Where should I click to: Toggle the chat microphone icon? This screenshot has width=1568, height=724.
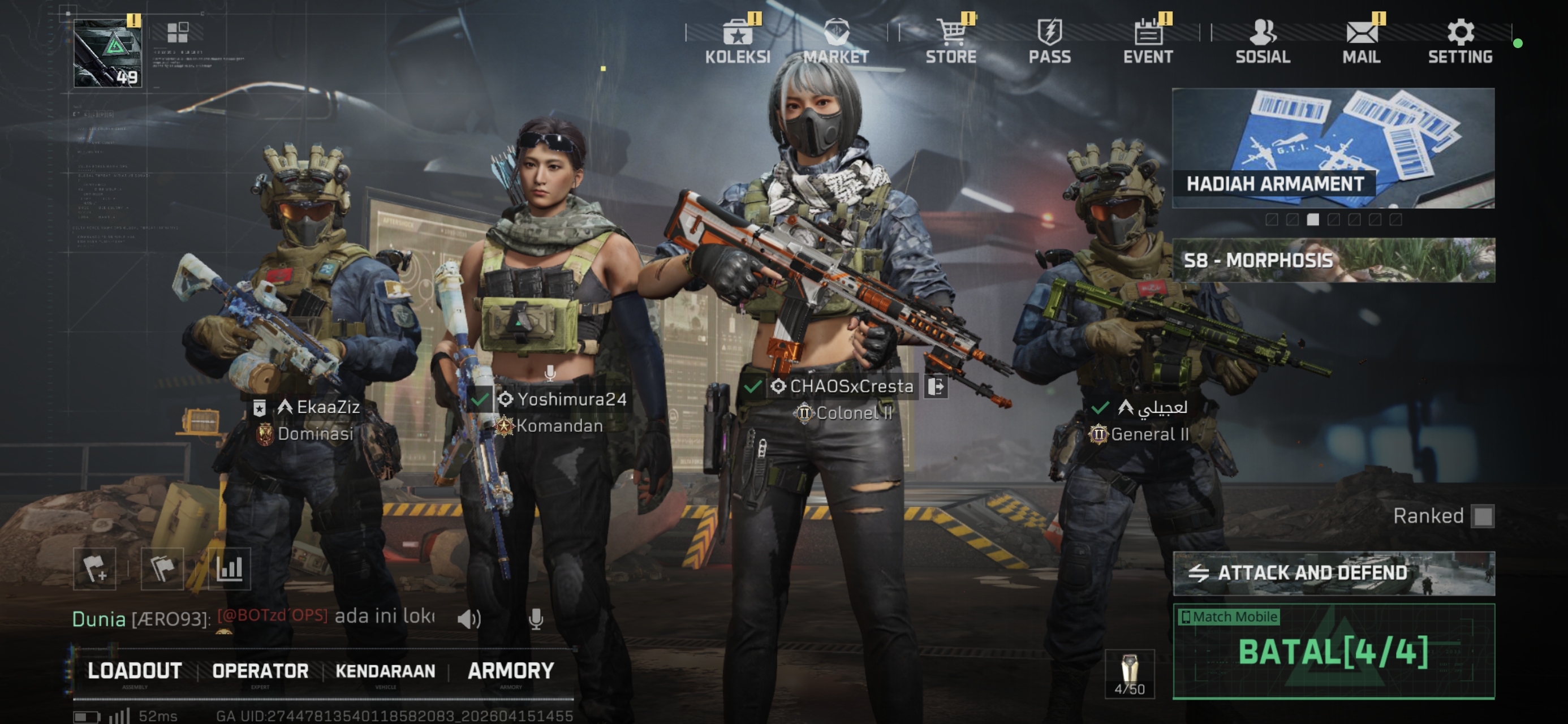536,619
